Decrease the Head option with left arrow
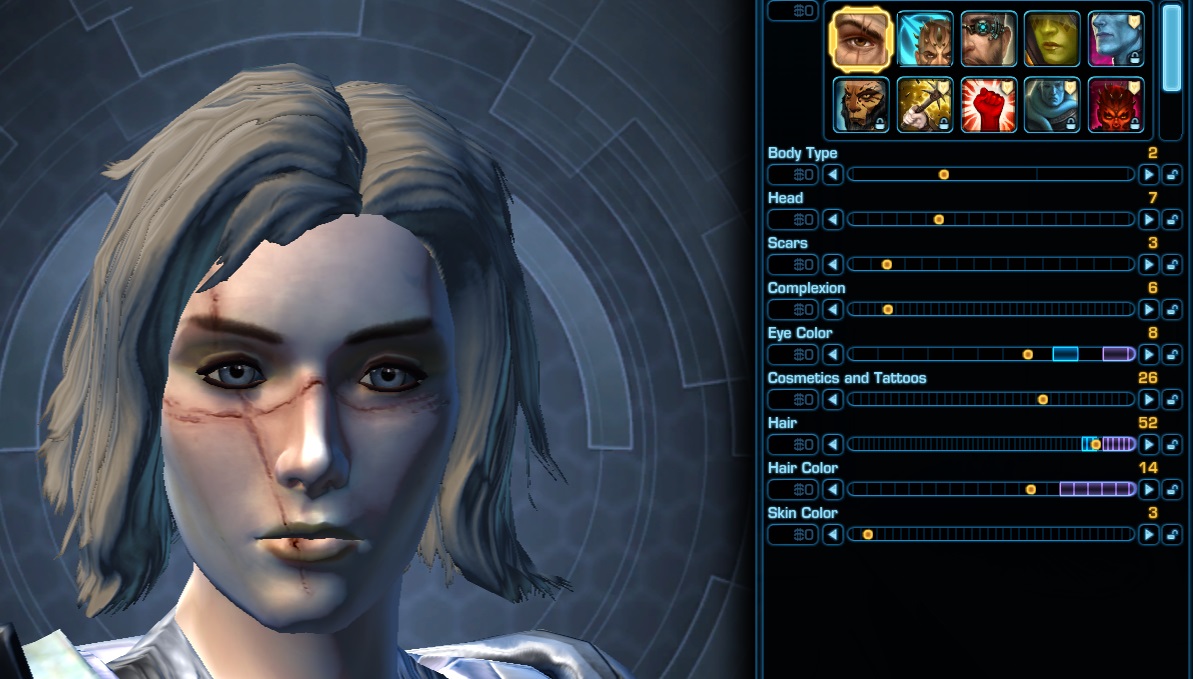Screen dimensions: 1193x679 [832, 219]
